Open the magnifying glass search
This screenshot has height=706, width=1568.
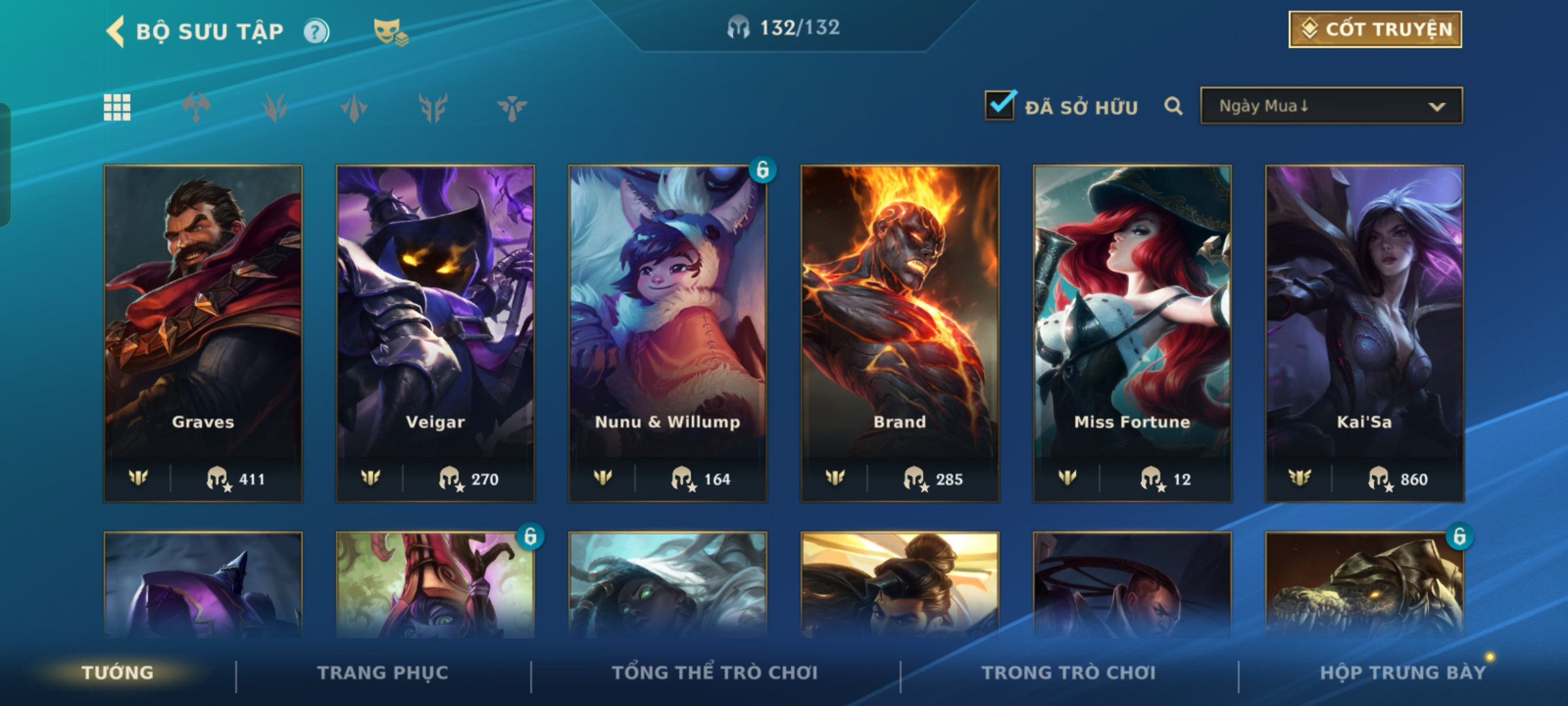[1173, 106]
